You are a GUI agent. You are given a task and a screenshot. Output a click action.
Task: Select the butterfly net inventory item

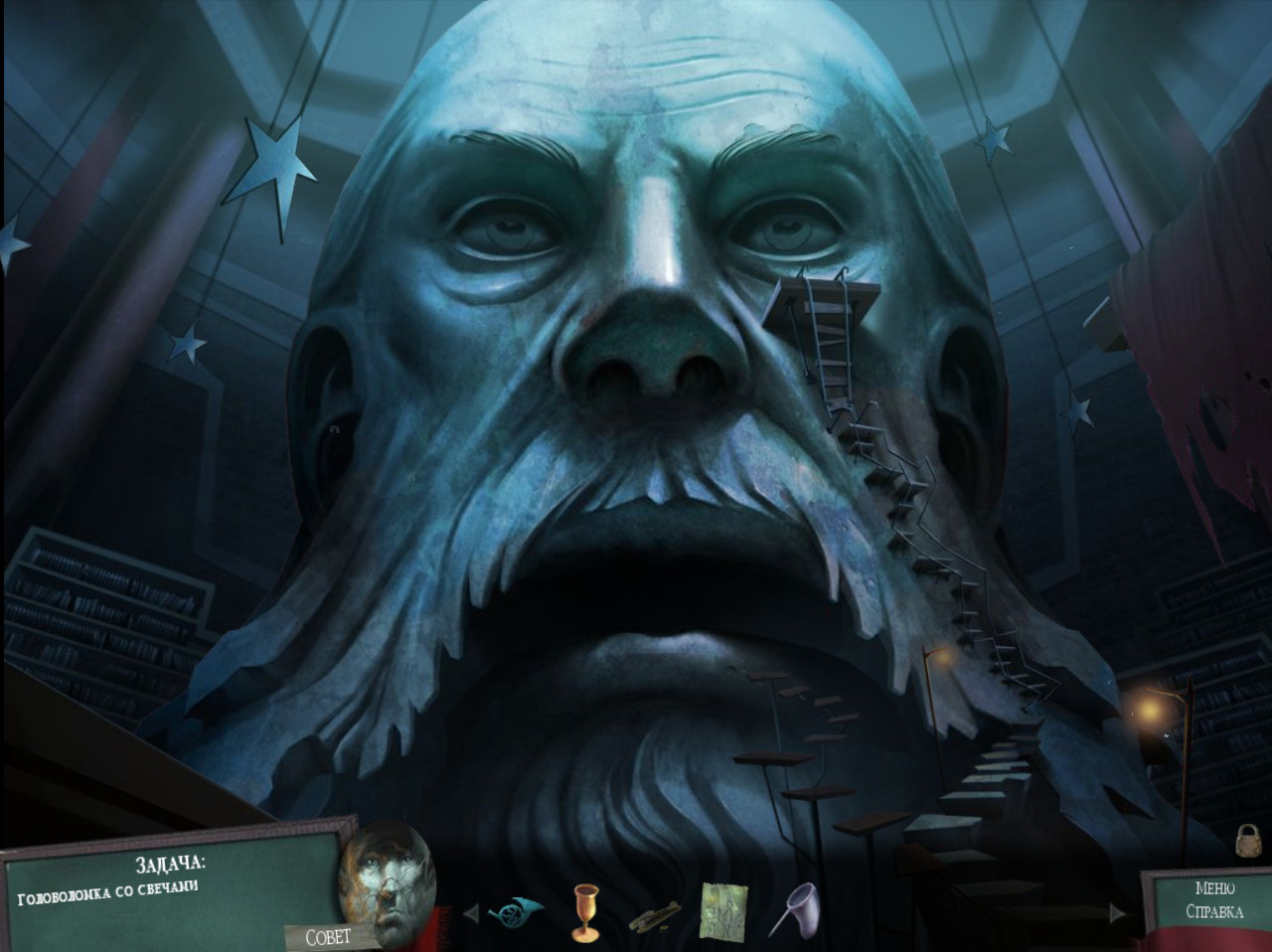793,909
